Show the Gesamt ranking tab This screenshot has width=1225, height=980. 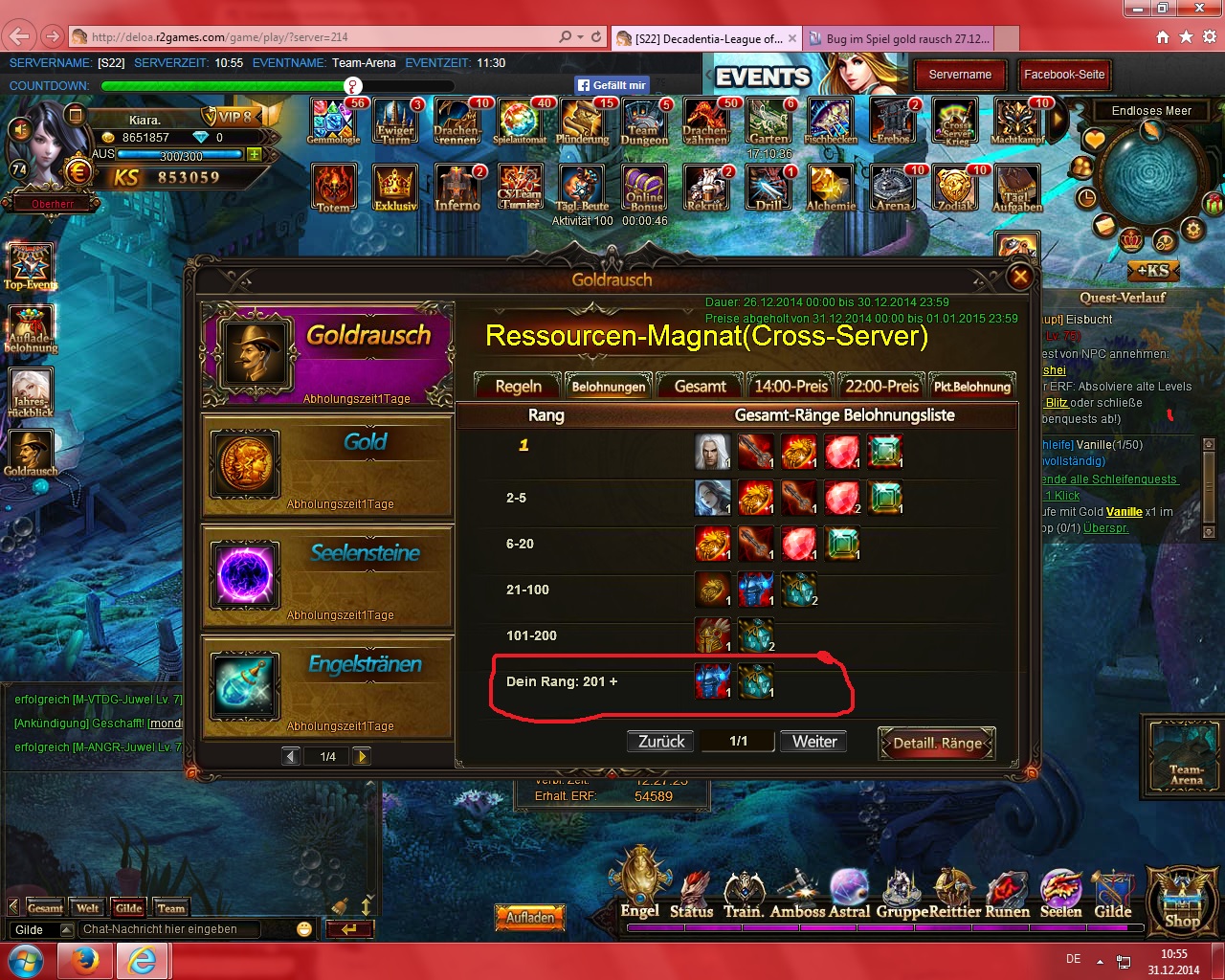(x=700, y=387)
